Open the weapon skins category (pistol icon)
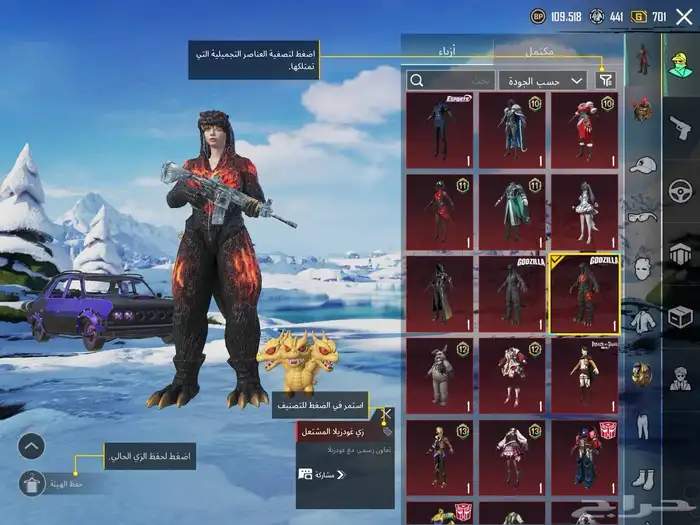The height and width of the screenshot is (525, 700). [681, 126]
